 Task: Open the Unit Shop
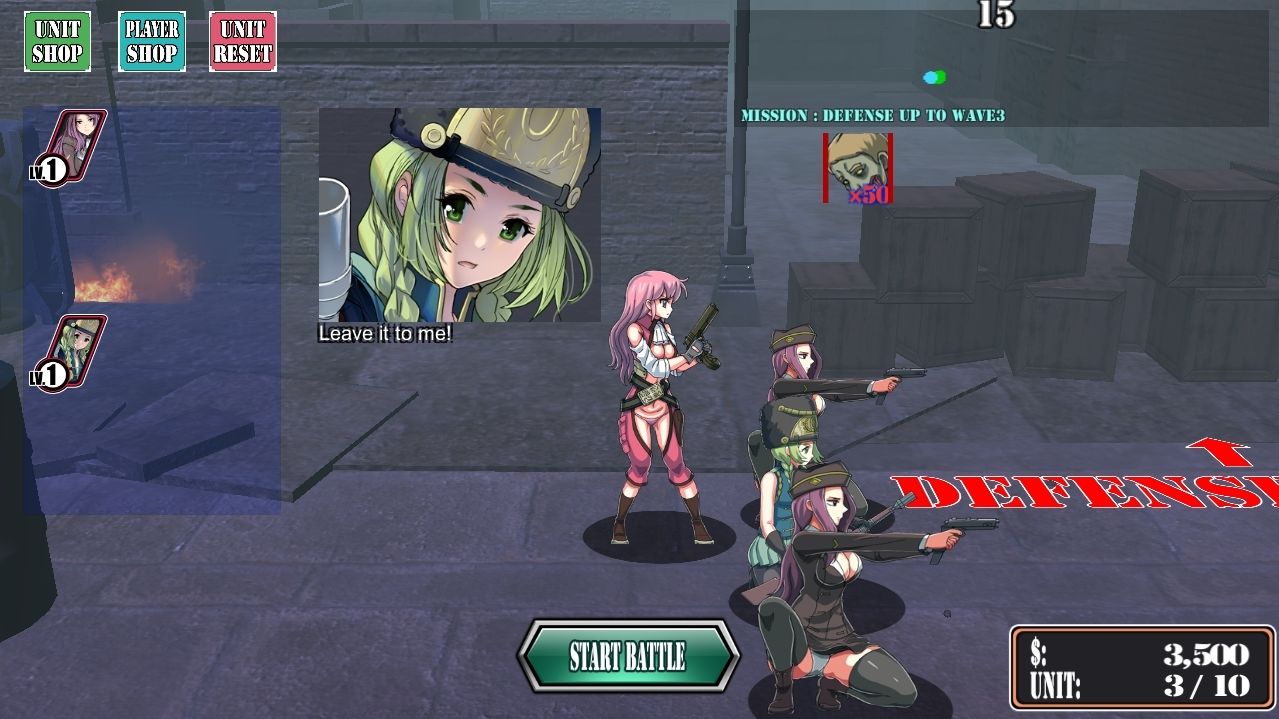57,42
